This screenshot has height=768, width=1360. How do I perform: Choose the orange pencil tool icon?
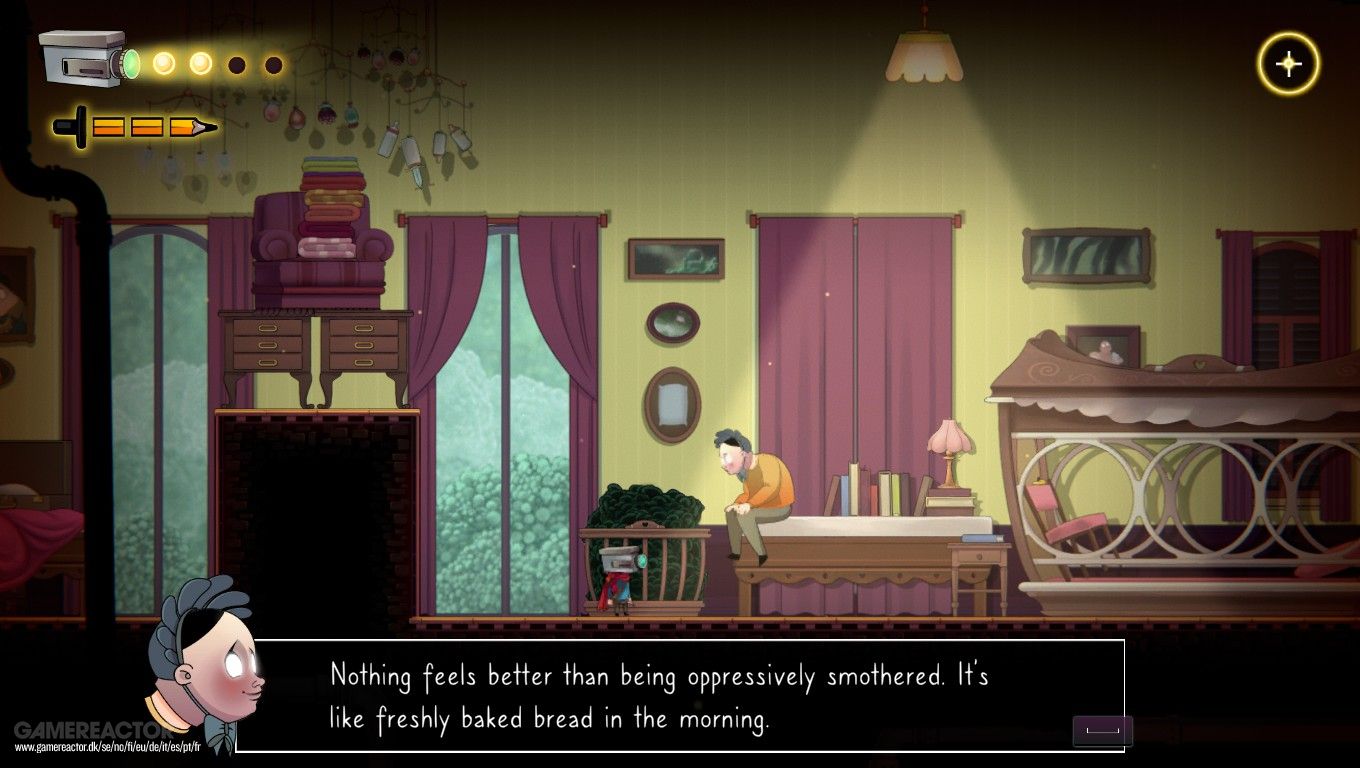click(x=136, y=127)
